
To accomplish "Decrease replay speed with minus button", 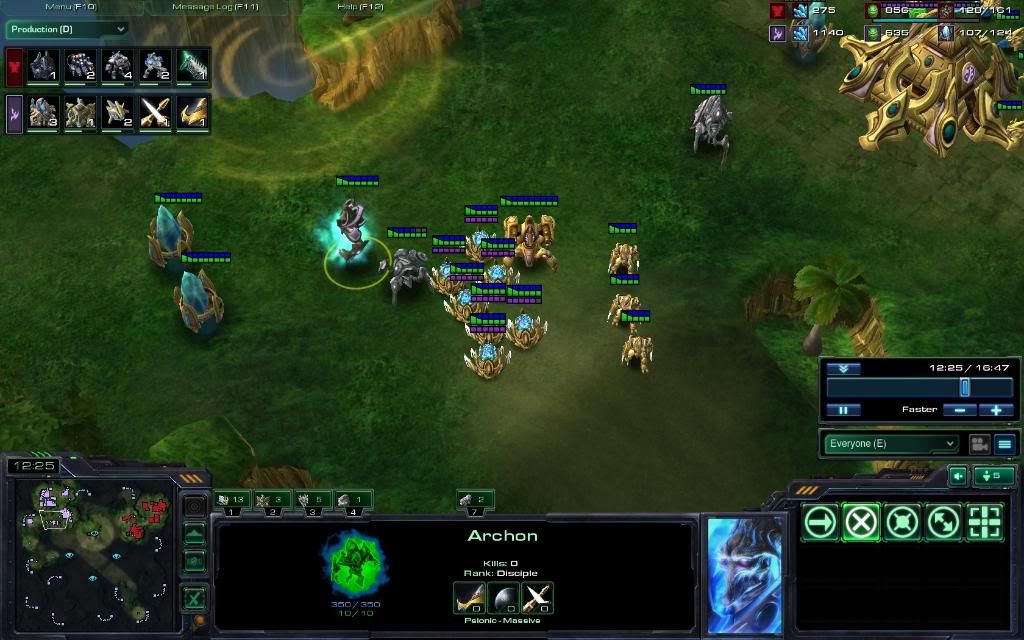I will point(960,410).
